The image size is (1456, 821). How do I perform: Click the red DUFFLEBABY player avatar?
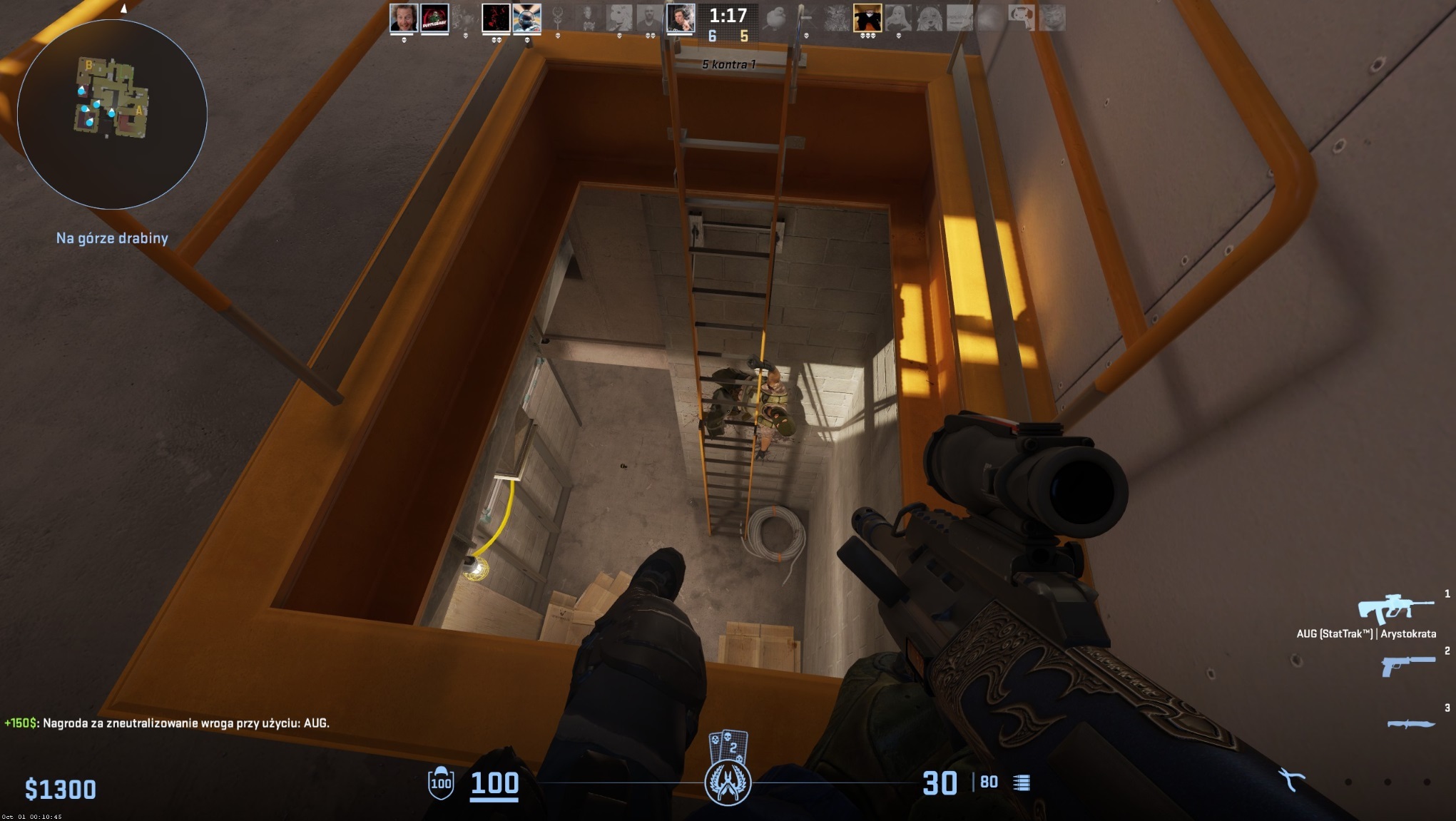click(434, 18)
